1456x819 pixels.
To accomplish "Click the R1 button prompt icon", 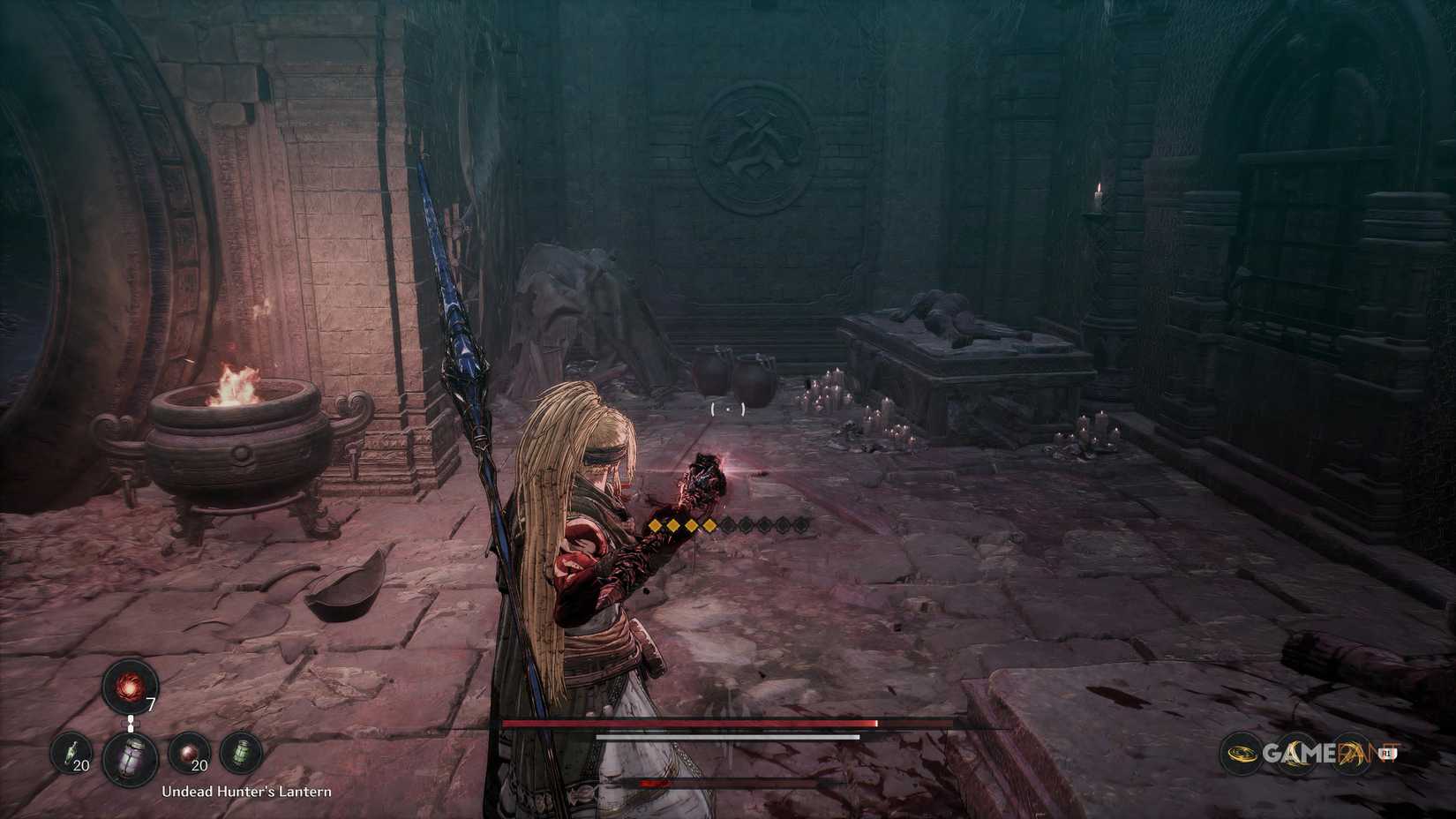I will click(x=1387, y=753).
